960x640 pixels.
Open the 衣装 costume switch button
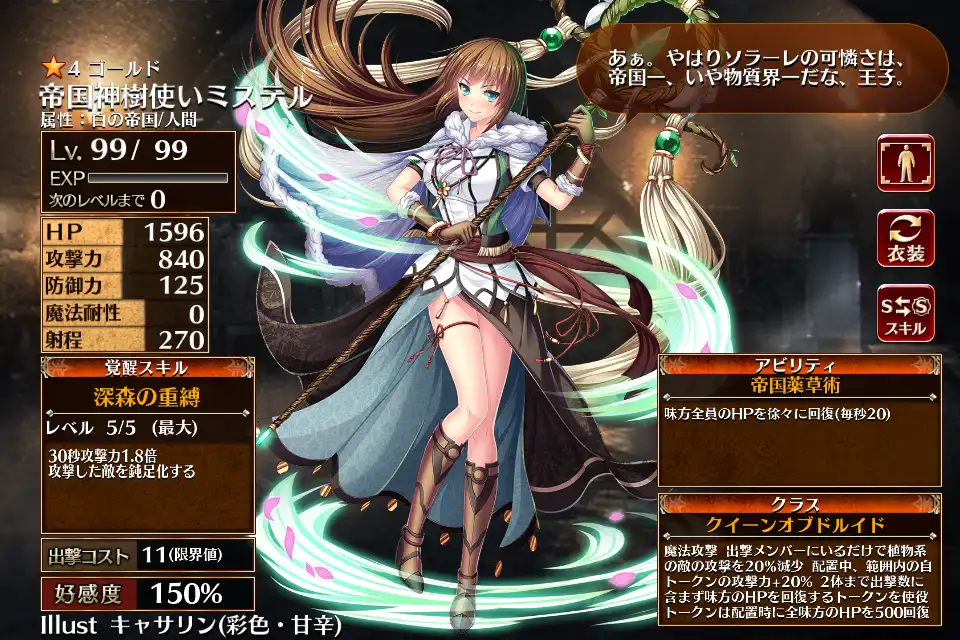(905, 237)
